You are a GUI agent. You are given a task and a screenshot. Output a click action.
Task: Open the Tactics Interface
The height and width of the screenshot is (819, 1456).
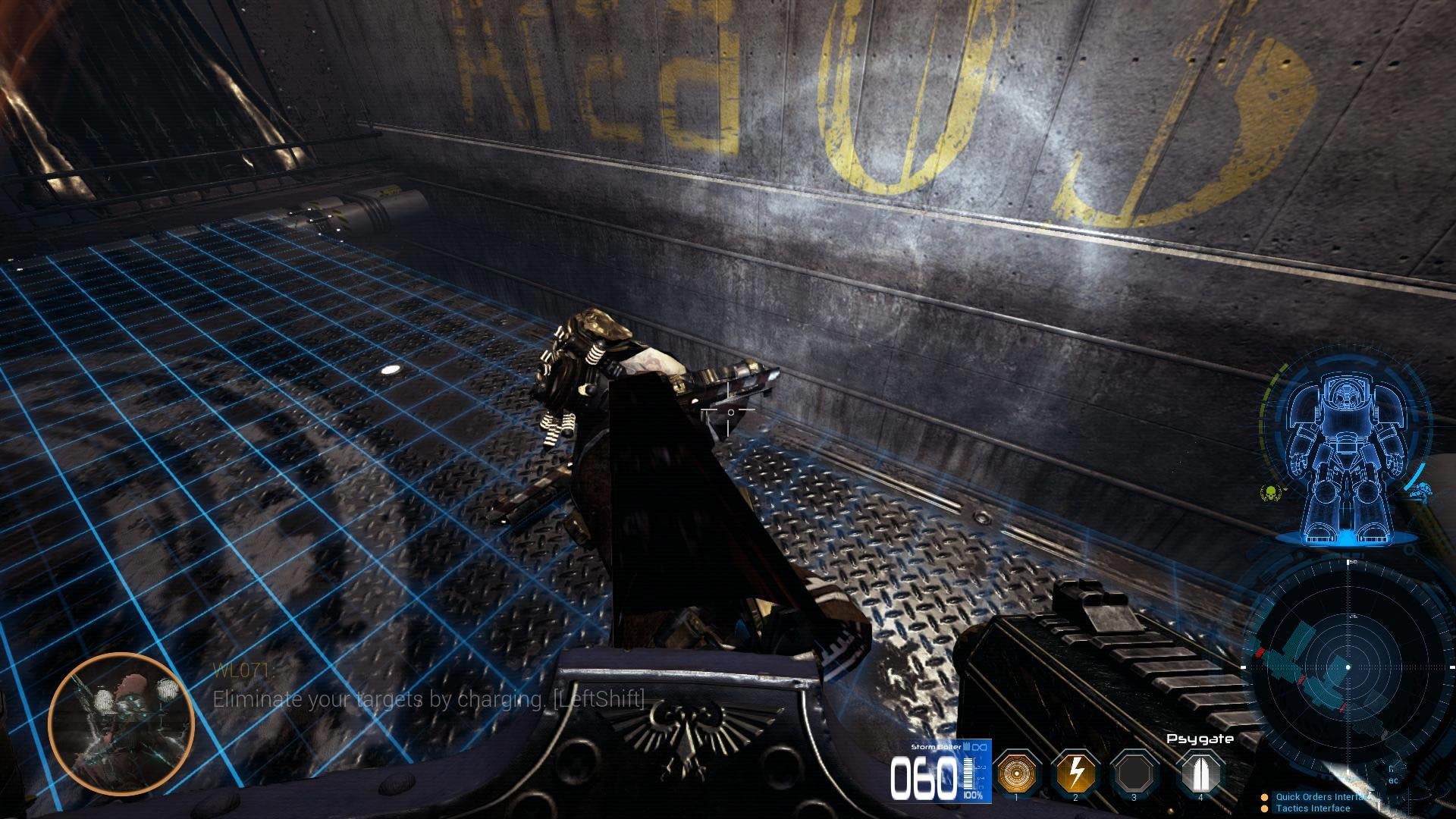coord(1312,808)
